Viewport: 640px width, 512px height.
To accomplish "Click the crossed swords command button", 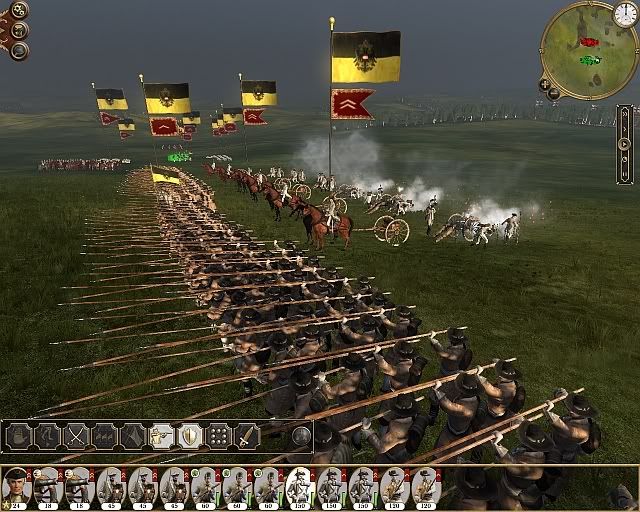I will point(77,436).
